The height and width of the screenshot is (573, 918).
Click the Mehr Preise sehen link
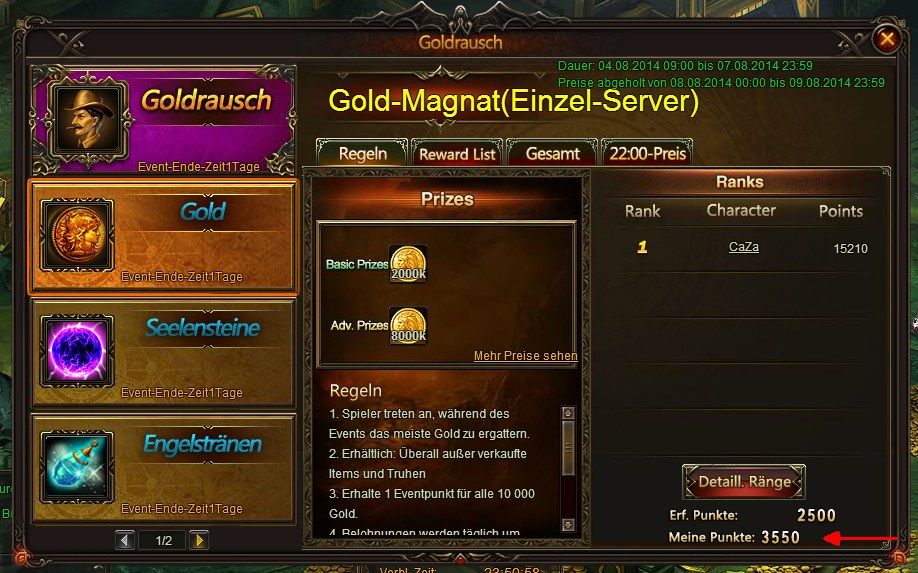(x=525, y=356)
